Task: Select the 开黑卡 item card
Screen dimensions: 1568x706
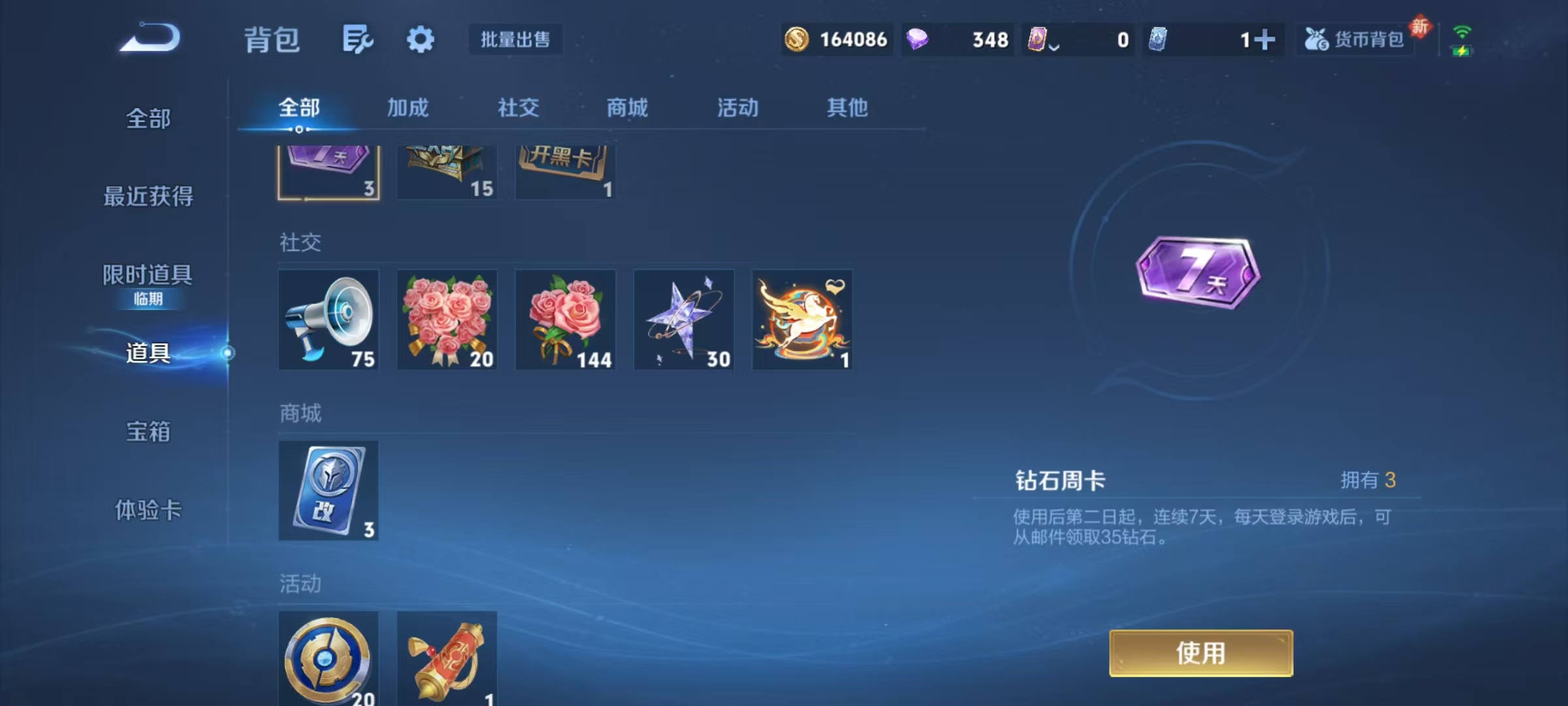Action: coord(565,170)
